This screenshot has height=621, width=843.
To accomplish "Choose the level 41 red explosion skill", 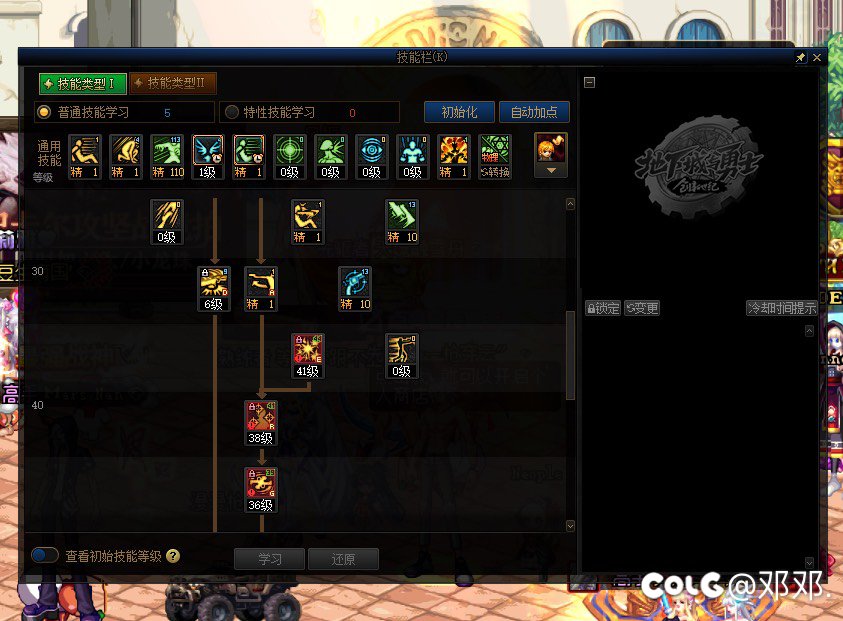I will coord(307,355).
